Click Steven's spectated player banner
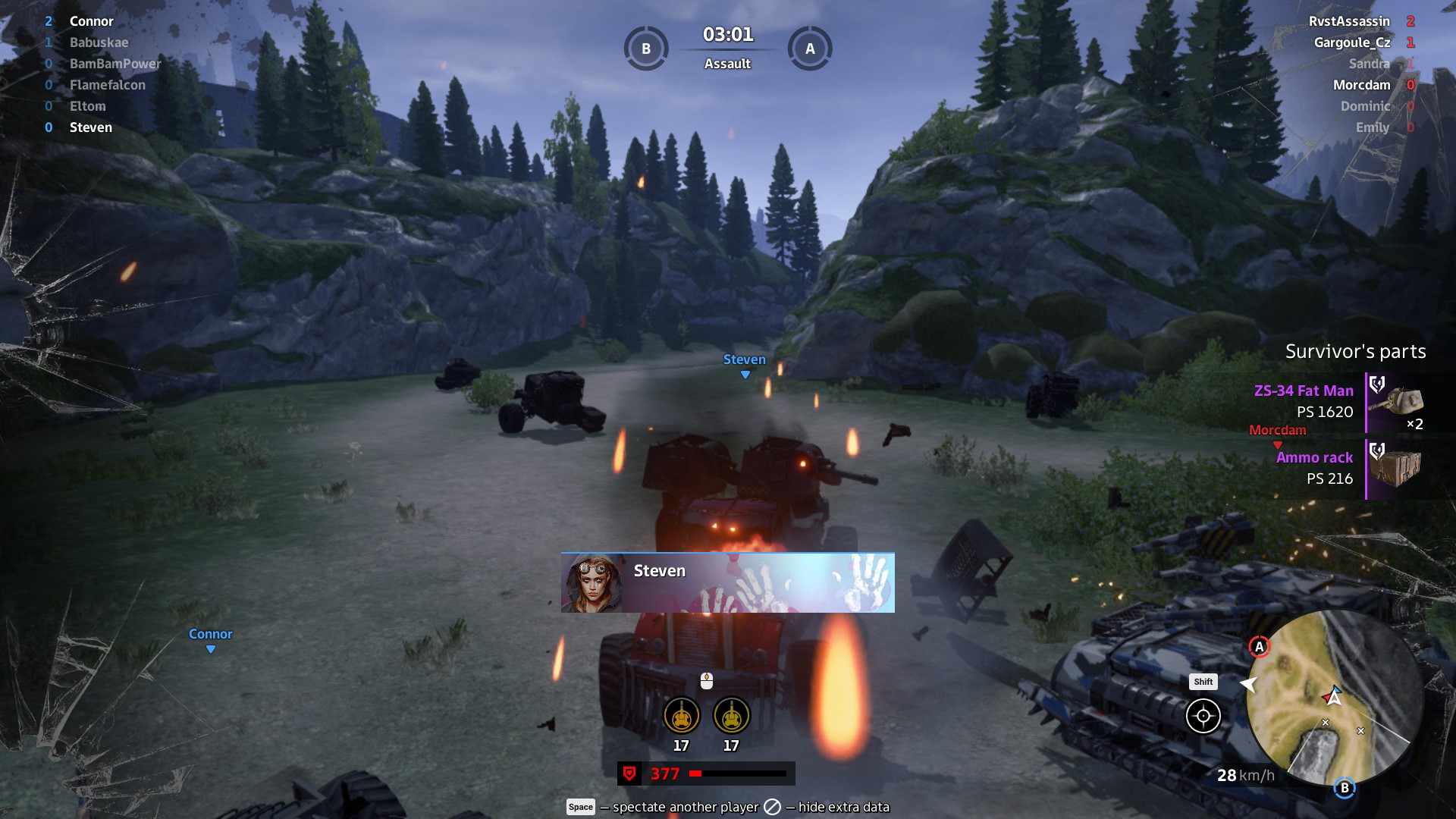The height and width of the screenshot is (819, 1456). 727,582
